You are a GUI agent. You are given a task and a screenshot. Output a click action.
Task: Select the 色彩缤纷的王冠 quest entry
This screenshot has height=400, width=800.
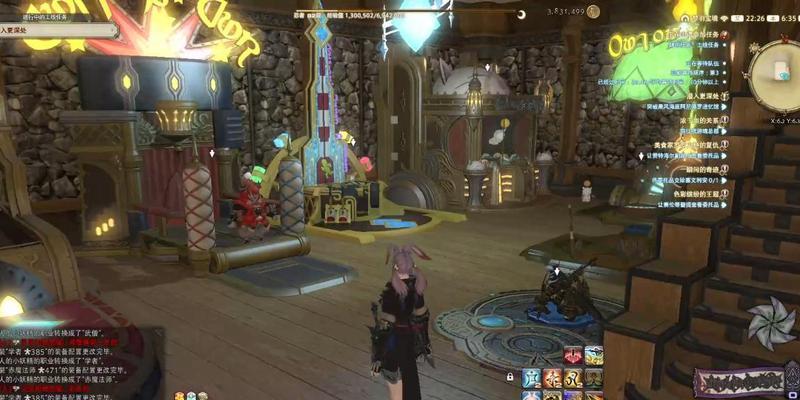(x=707, y=193)
